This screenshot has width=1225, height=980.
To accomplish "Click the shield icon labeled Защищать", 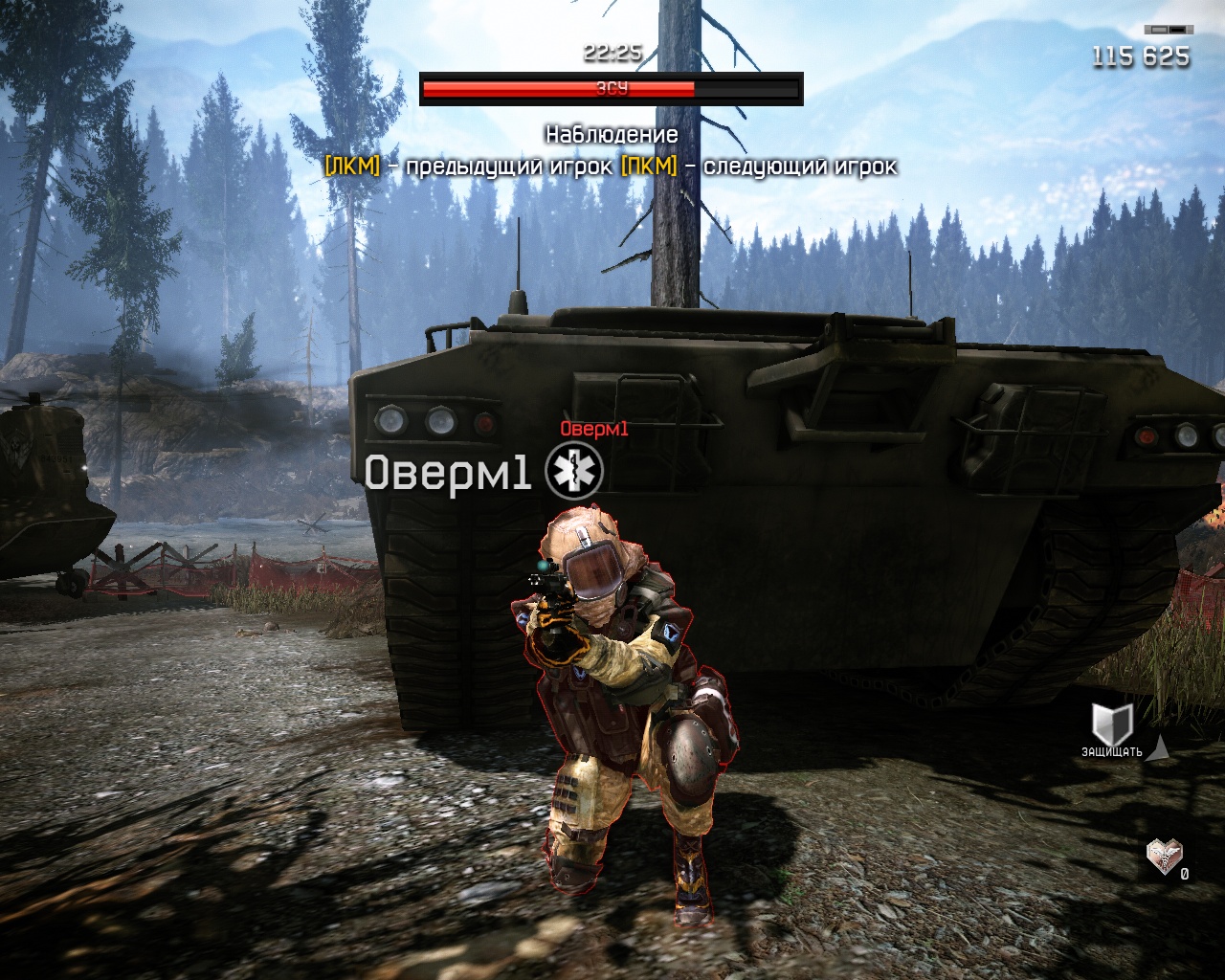I will (1112, 724).
